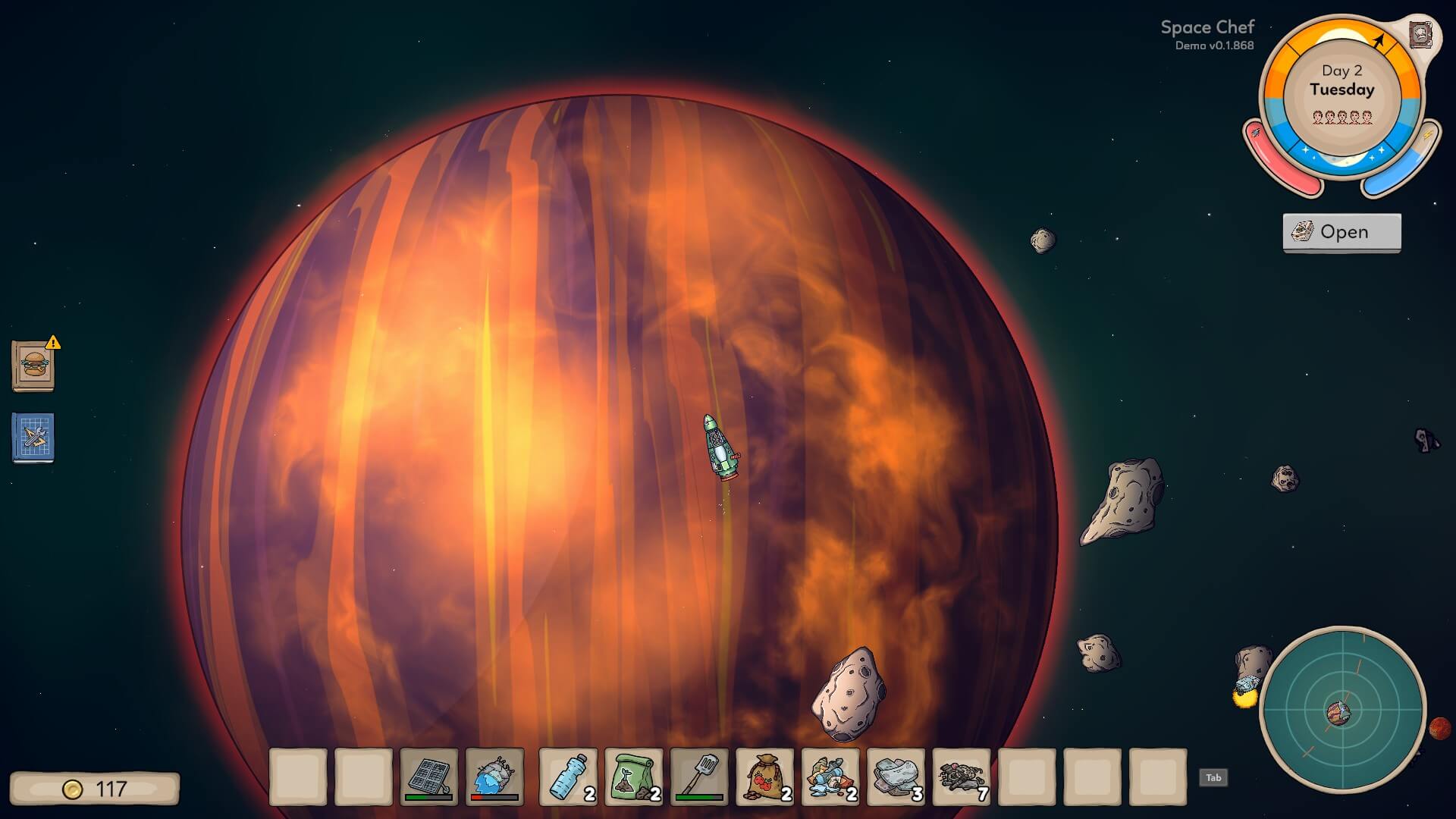This screenshot has height=819, width=1456.
Task: Choose the dark junk parts slot
Action: click(x=962, y=777)
